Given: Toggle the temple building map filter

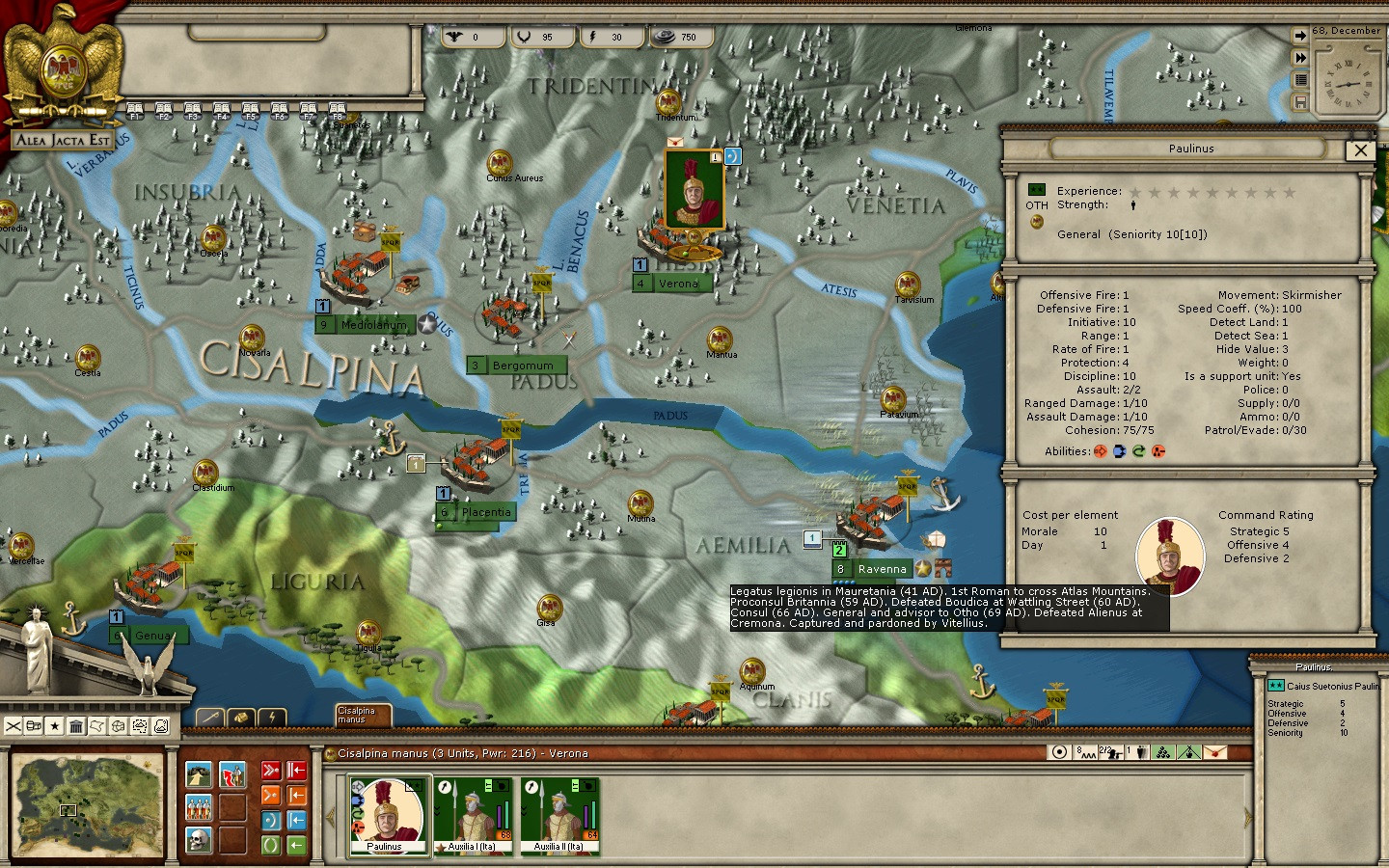Looking at the screenshot, I should click(x=76, y=726).
